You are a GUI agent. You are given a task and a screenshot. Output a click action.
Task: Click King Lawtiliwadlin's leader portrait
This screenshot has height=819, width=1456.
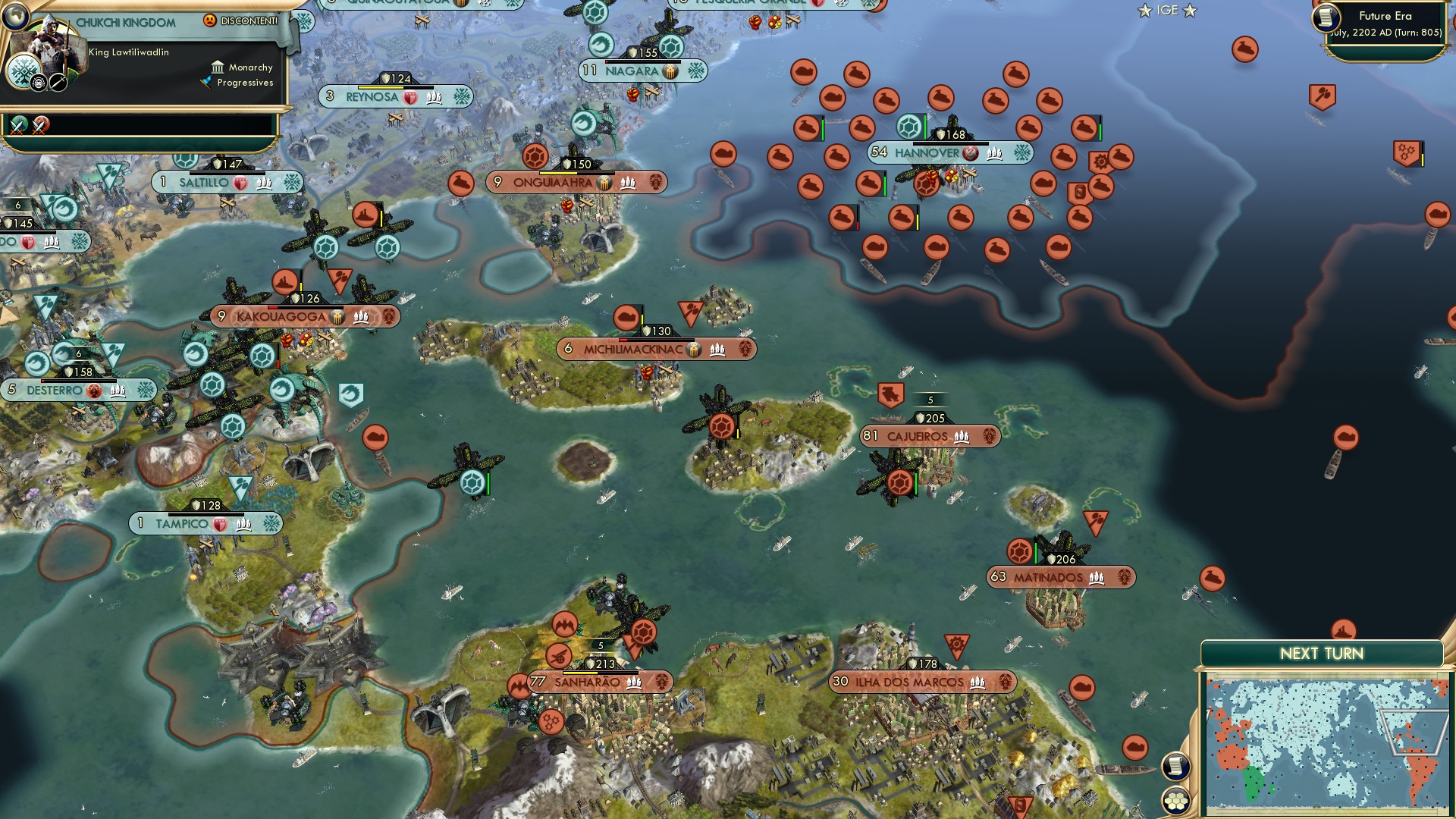tap(52, 45)
